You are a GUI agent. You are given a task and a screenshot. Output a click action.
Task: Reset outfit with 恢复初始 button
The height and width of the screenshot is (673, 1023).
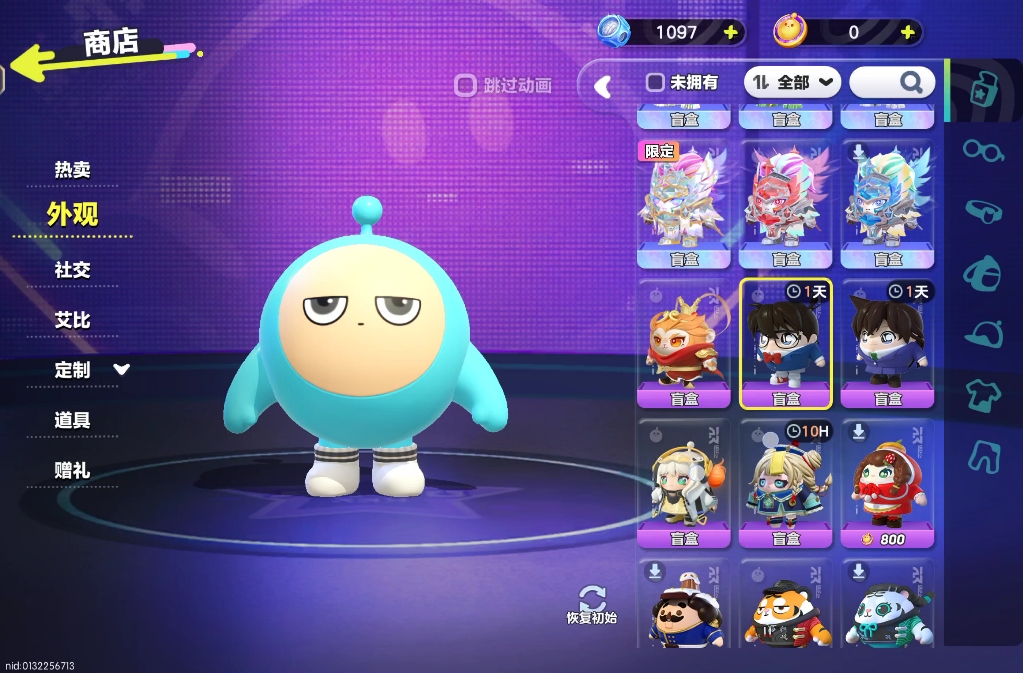coord(592,605)
